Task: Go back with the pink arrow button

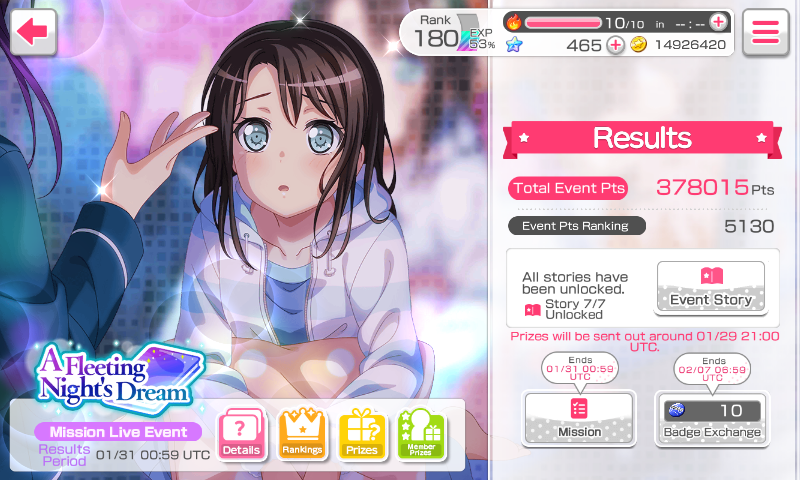Action: click(33, 31)
